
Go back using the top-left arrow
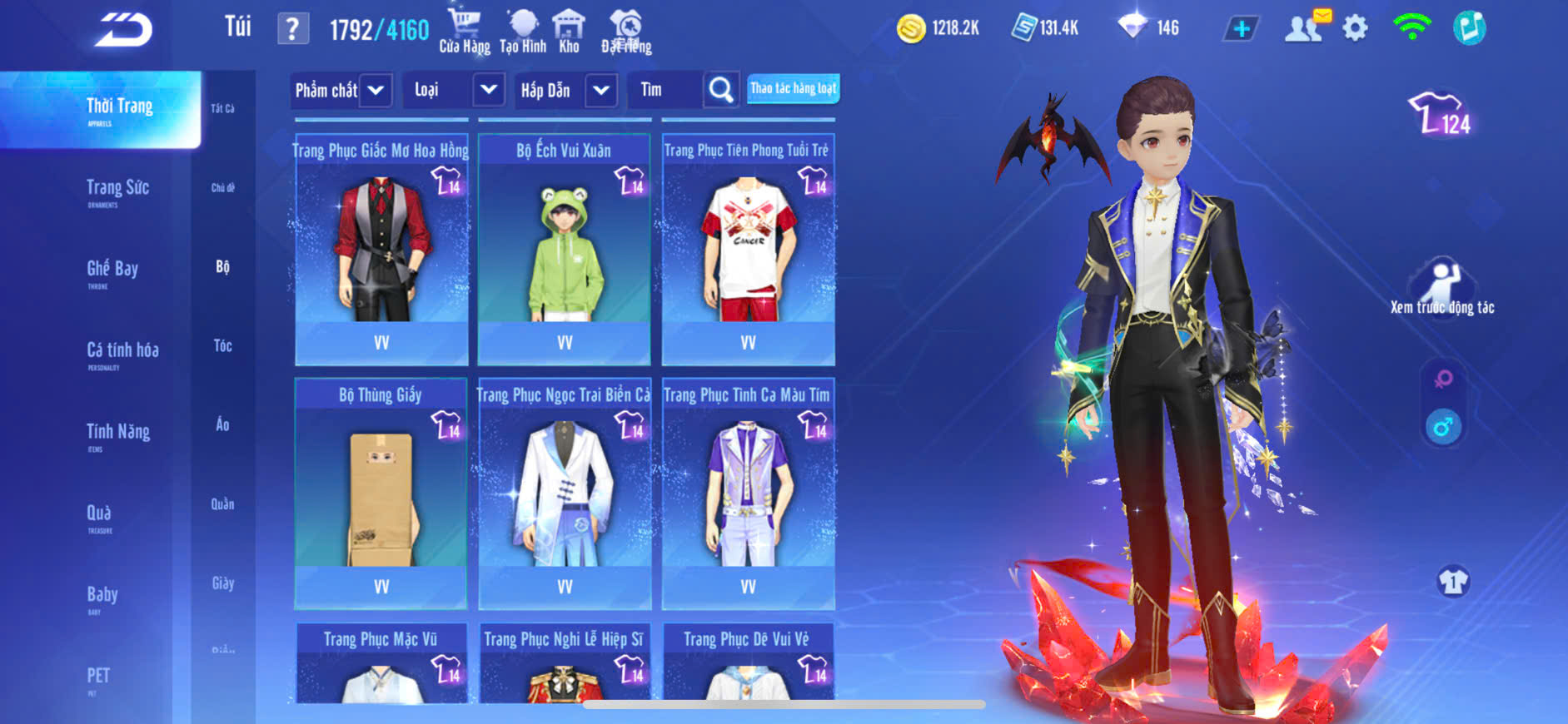[x=123, y=30]
